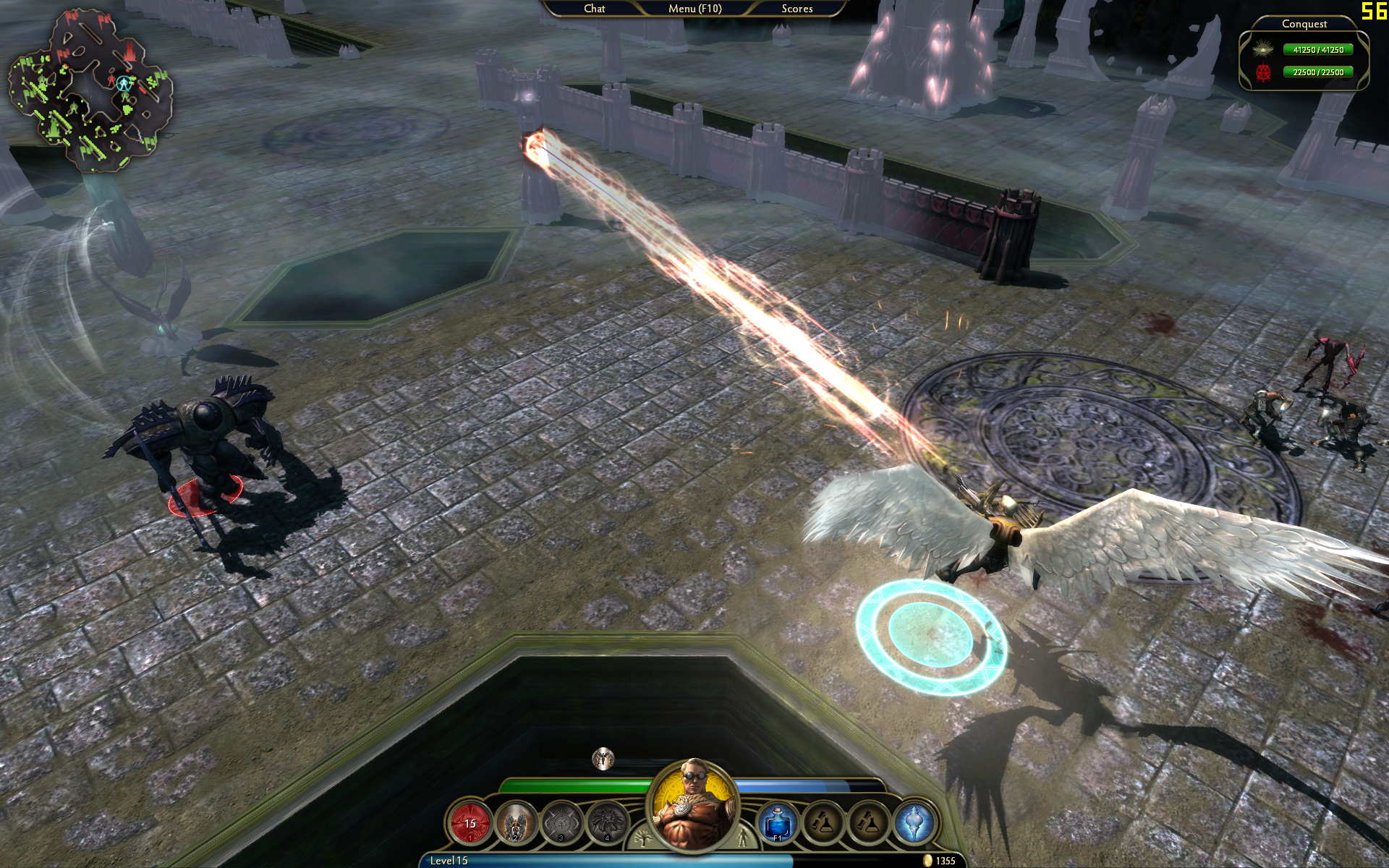Click the winged buff icon above the health bar
Viewport: 1389px width, 868px height.
[x=603, y=759]
